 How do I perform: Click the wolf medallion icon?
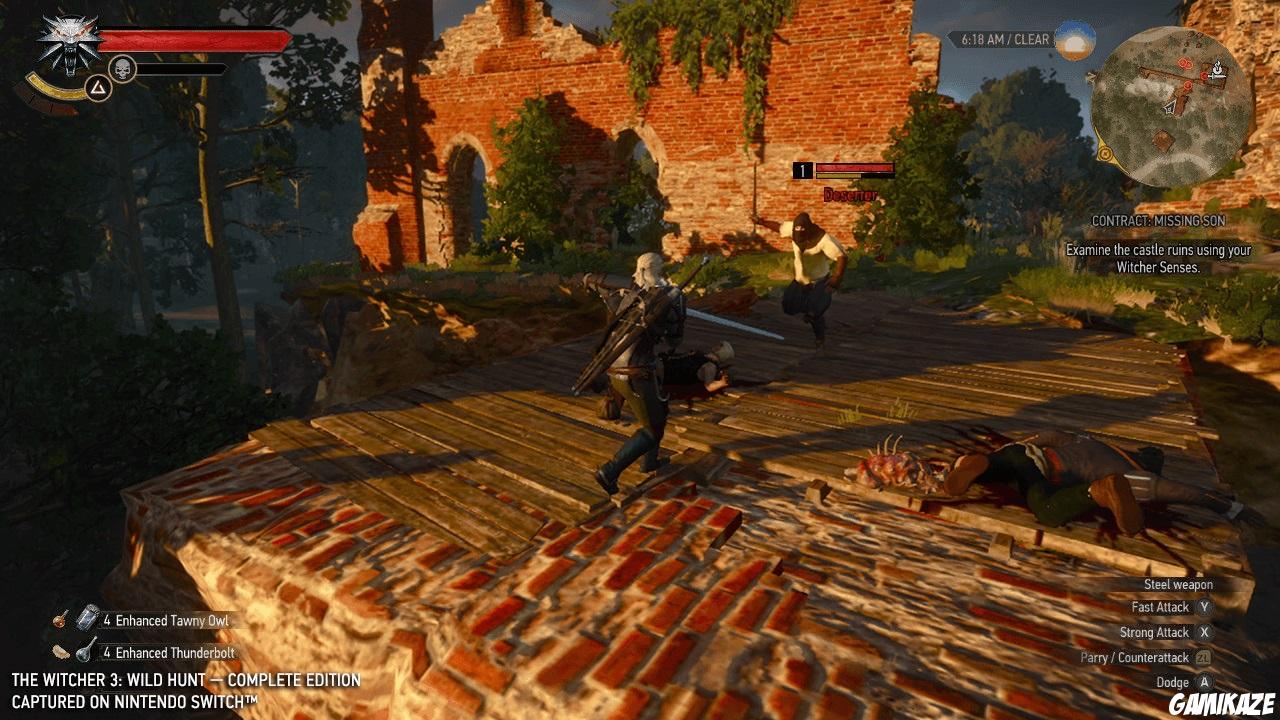pos(70,37)
